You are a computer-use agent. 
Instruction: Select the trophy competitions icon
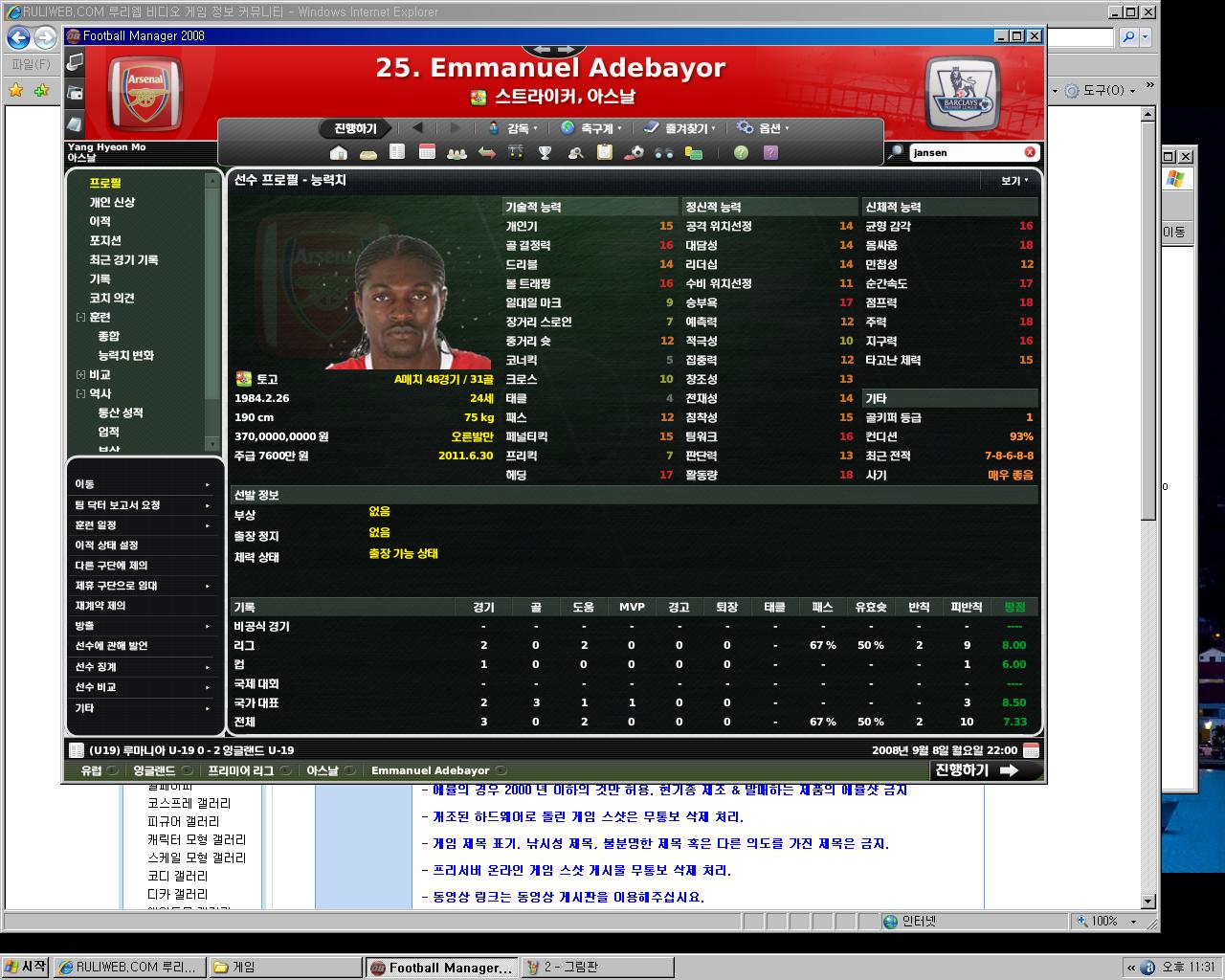546,153
